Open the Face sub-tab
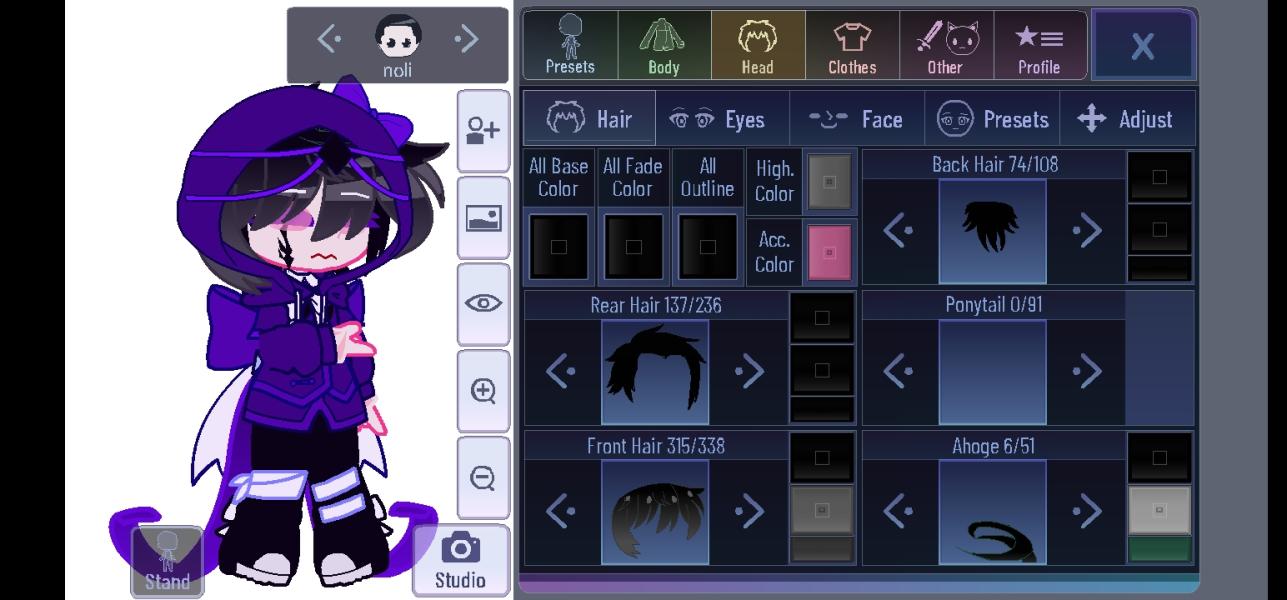1287x600 pixels. [856, 119]
